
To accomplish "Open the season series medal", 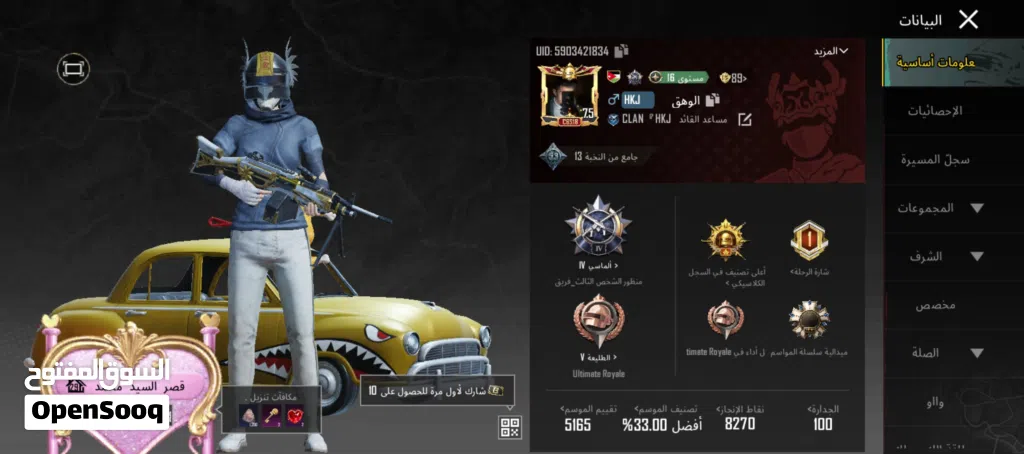I will [808, 320].
